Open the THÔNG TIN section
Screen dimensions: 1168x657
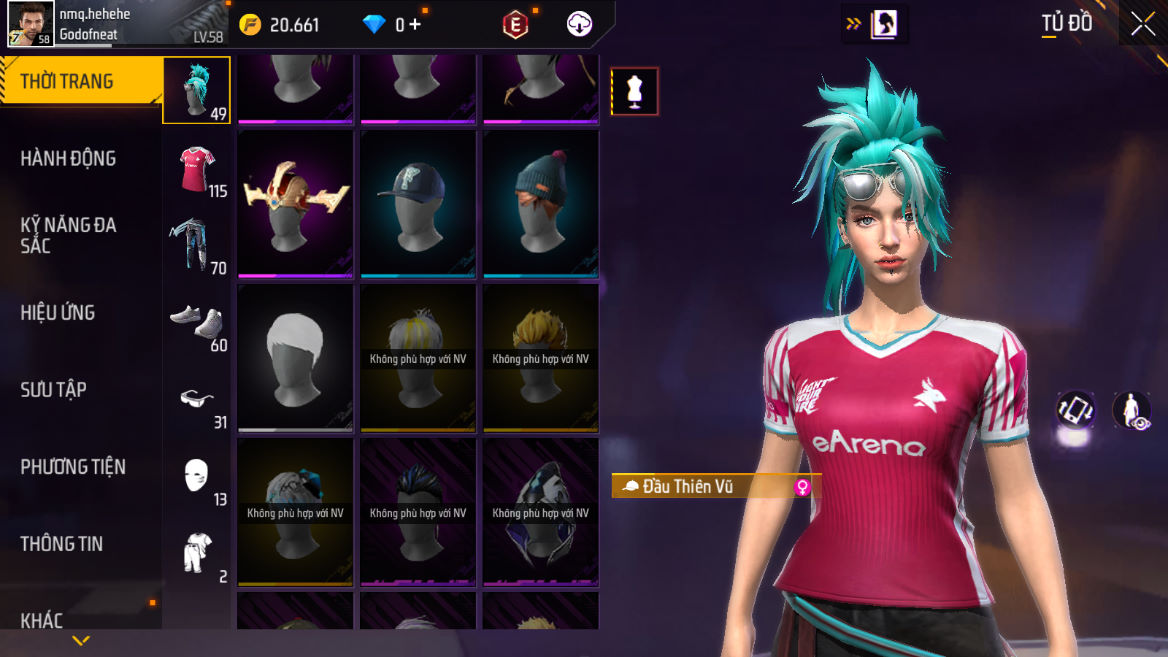tap(62, 544)
